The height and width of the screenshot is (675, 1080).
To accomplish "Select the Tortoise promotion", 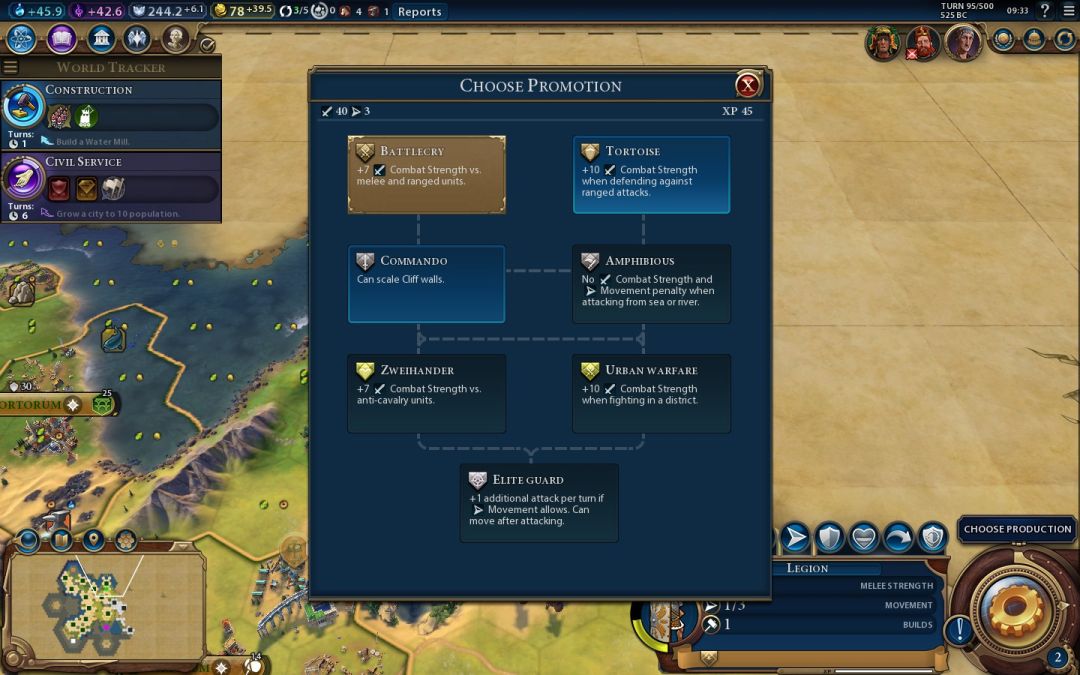I will click(x=651, y=175).
